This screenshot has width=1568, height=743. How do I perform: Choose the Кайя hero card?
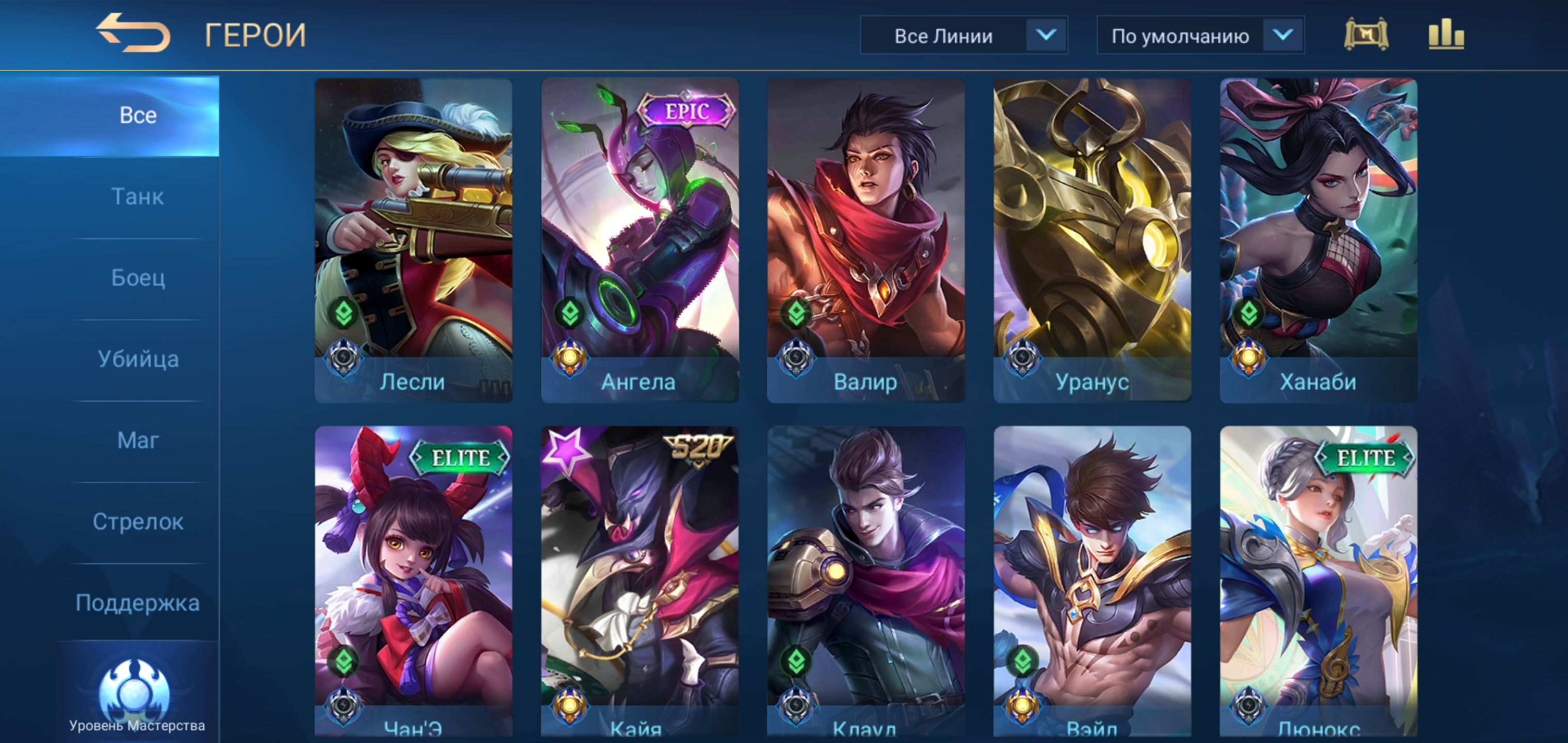640,582
